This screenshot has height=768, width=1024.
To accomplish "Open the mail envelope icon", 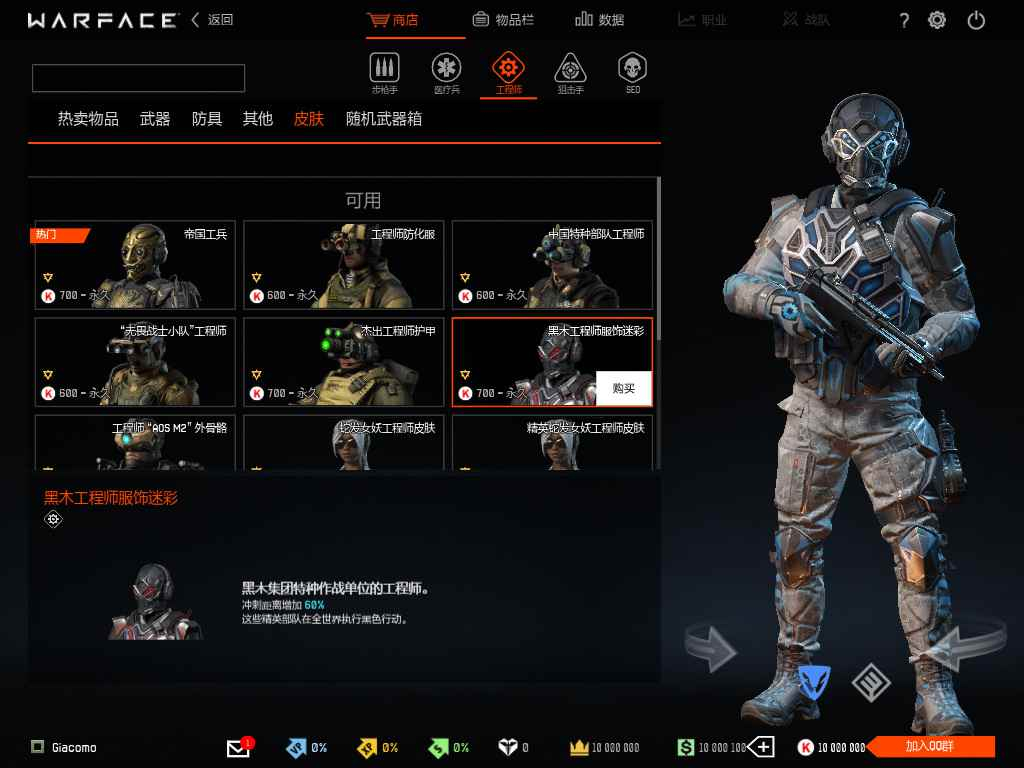I will coord(238,748).
